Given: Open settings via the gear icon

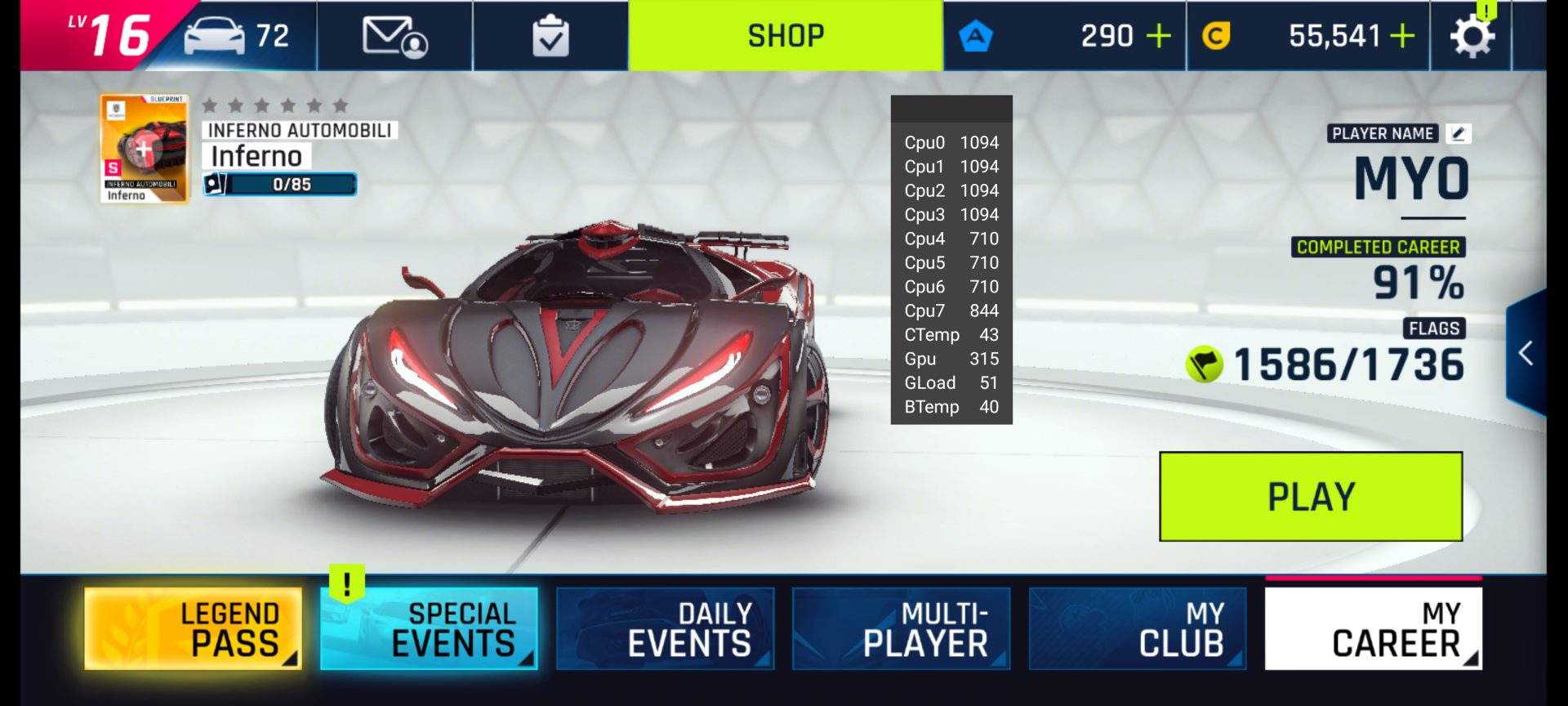Looking at the screenshot, I should click(1471, 36).
